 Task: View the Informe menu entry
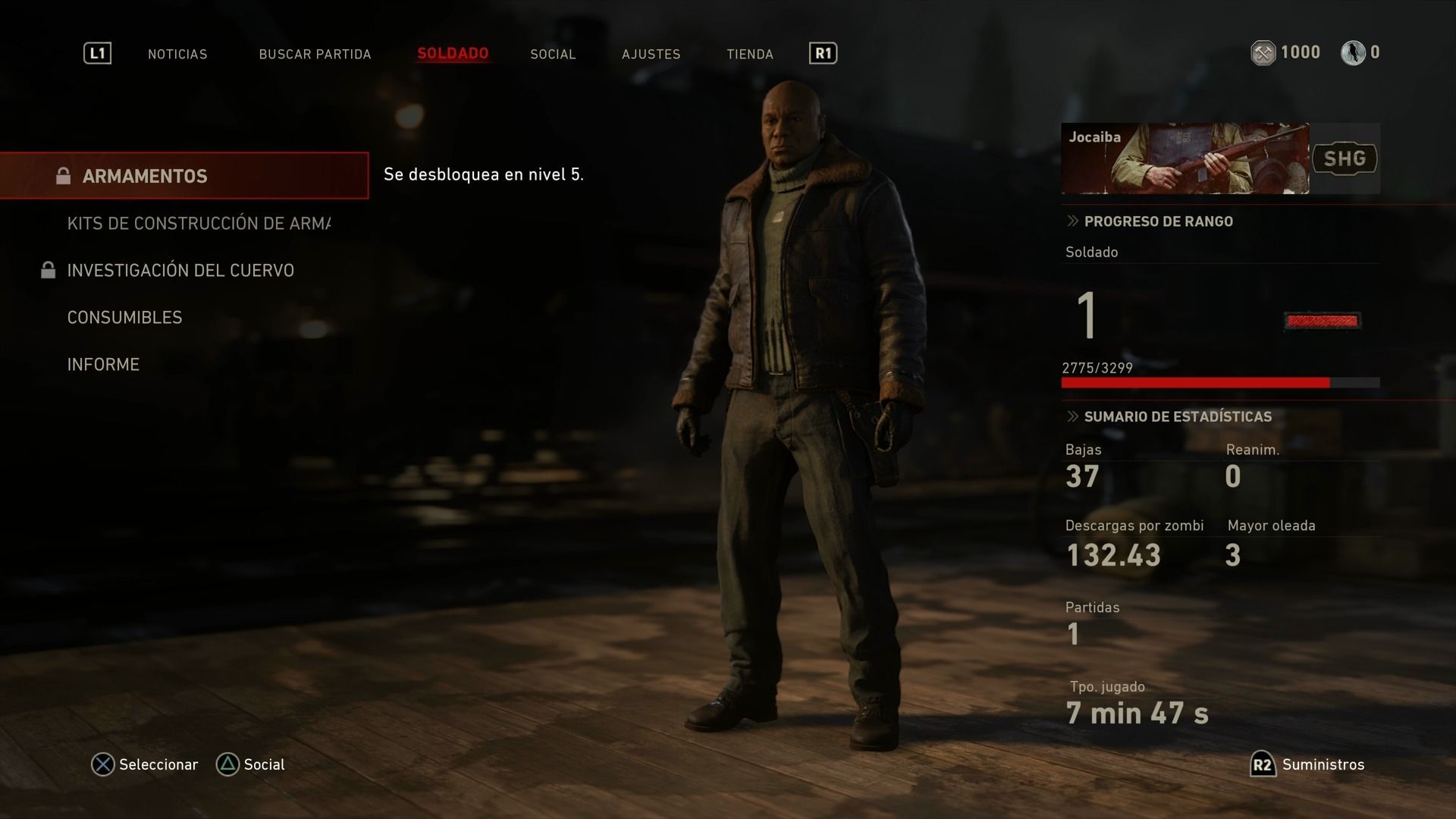pos(103,365)
